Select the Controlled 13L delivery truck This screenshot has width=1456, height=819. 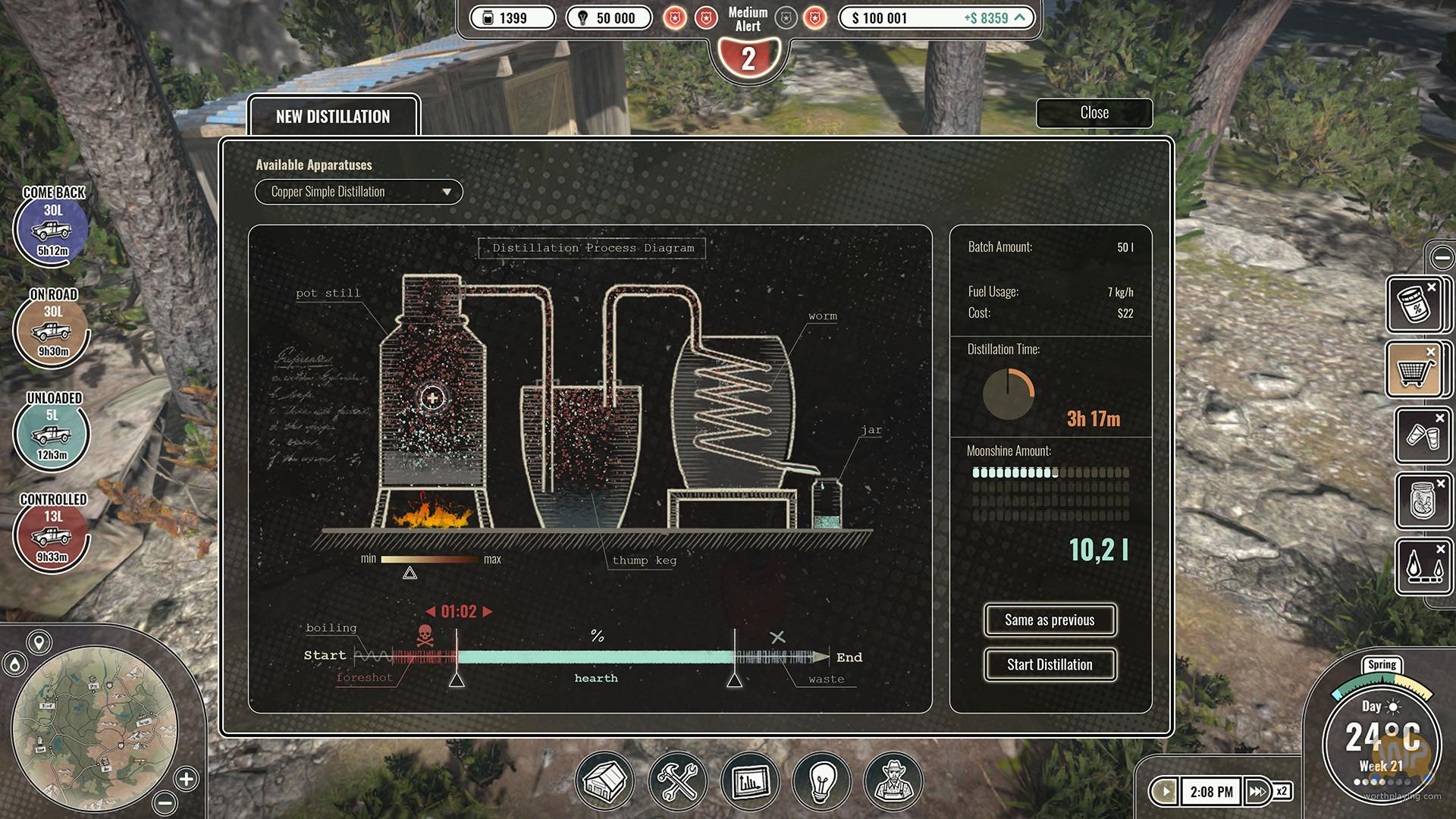point(52,535)
